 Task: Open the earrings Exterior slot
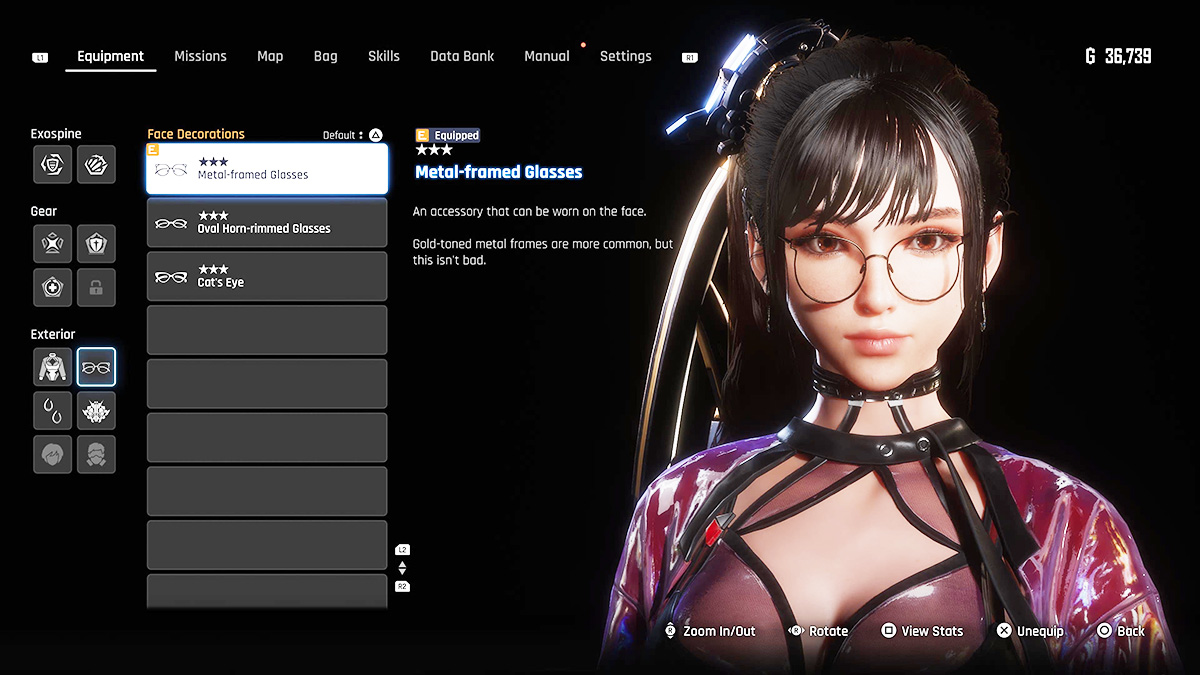(52, 411)
